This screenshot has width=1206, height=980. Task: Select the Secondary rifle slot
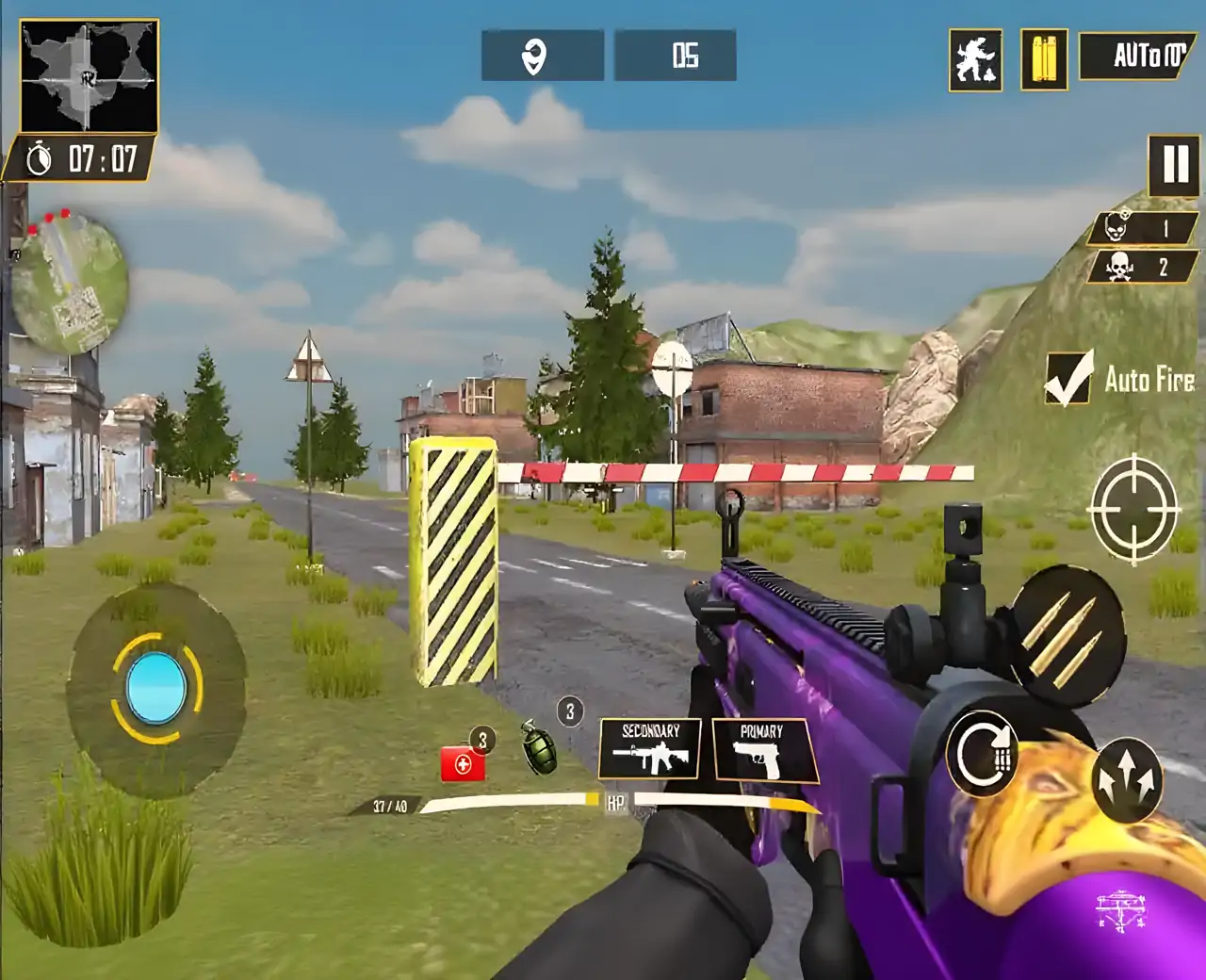(650, 748)
